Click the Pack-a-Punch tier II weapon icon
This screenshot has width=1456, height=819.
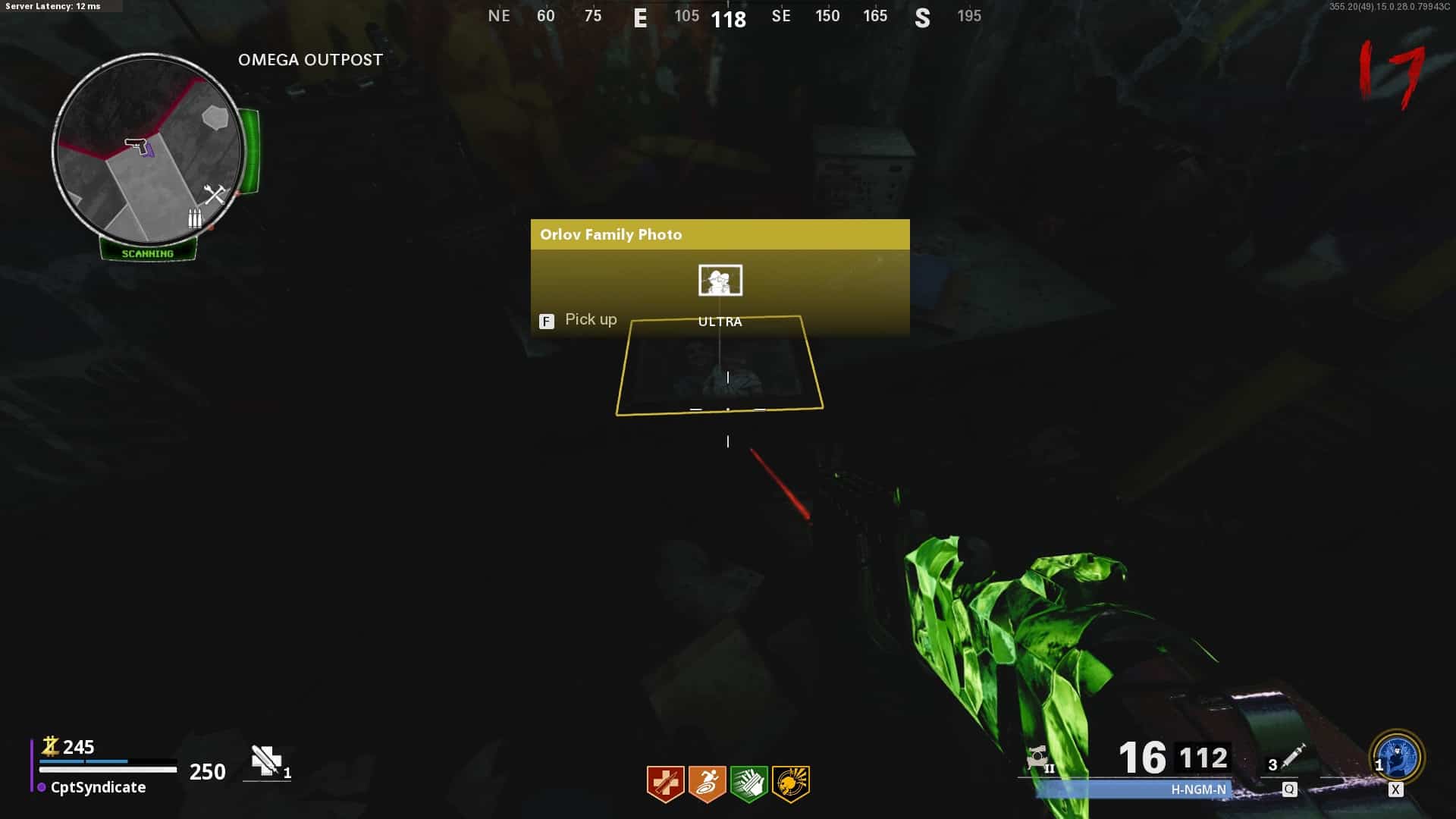point(1037,758)
